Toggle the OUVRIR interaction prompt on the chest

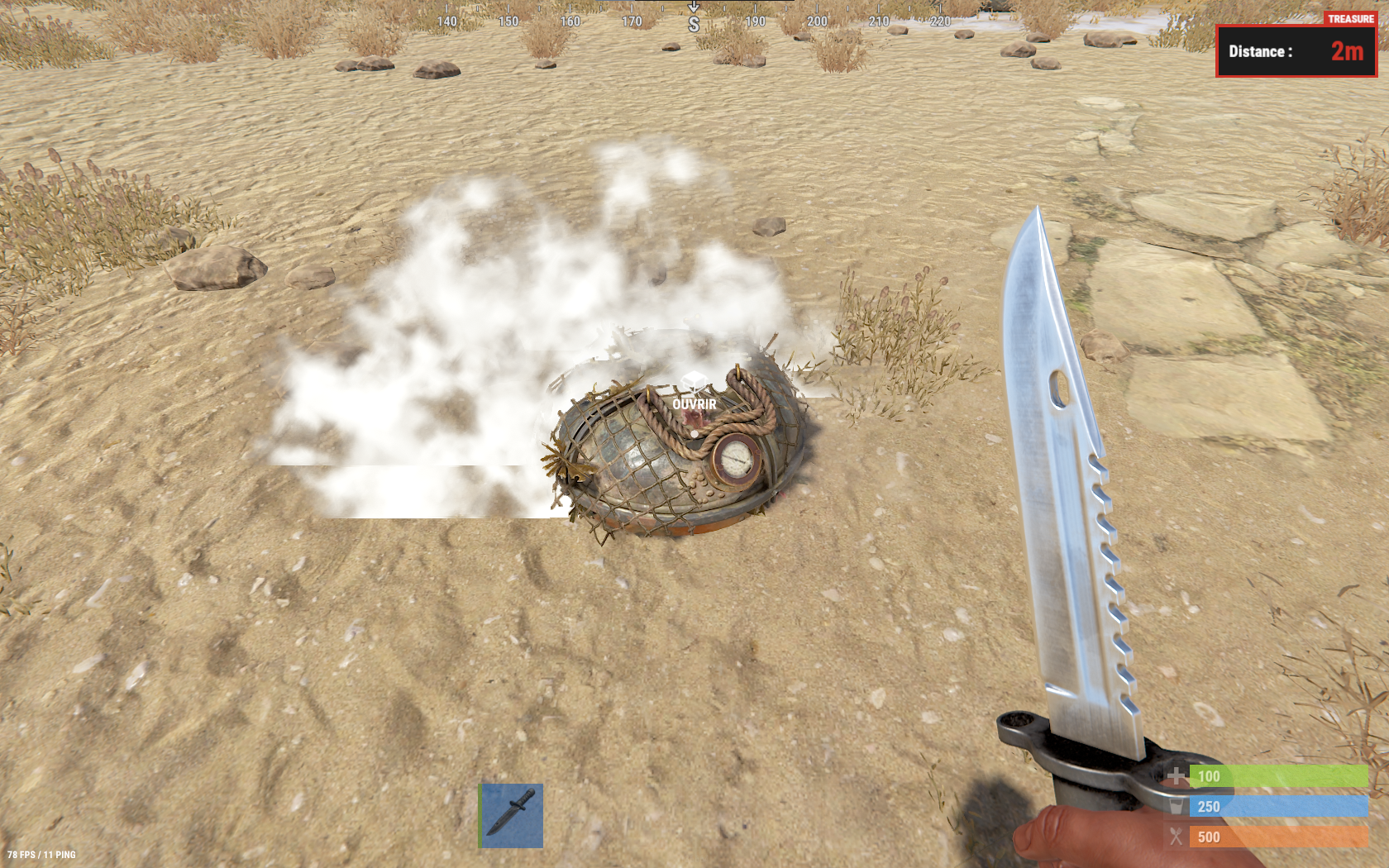coord(692,405)
